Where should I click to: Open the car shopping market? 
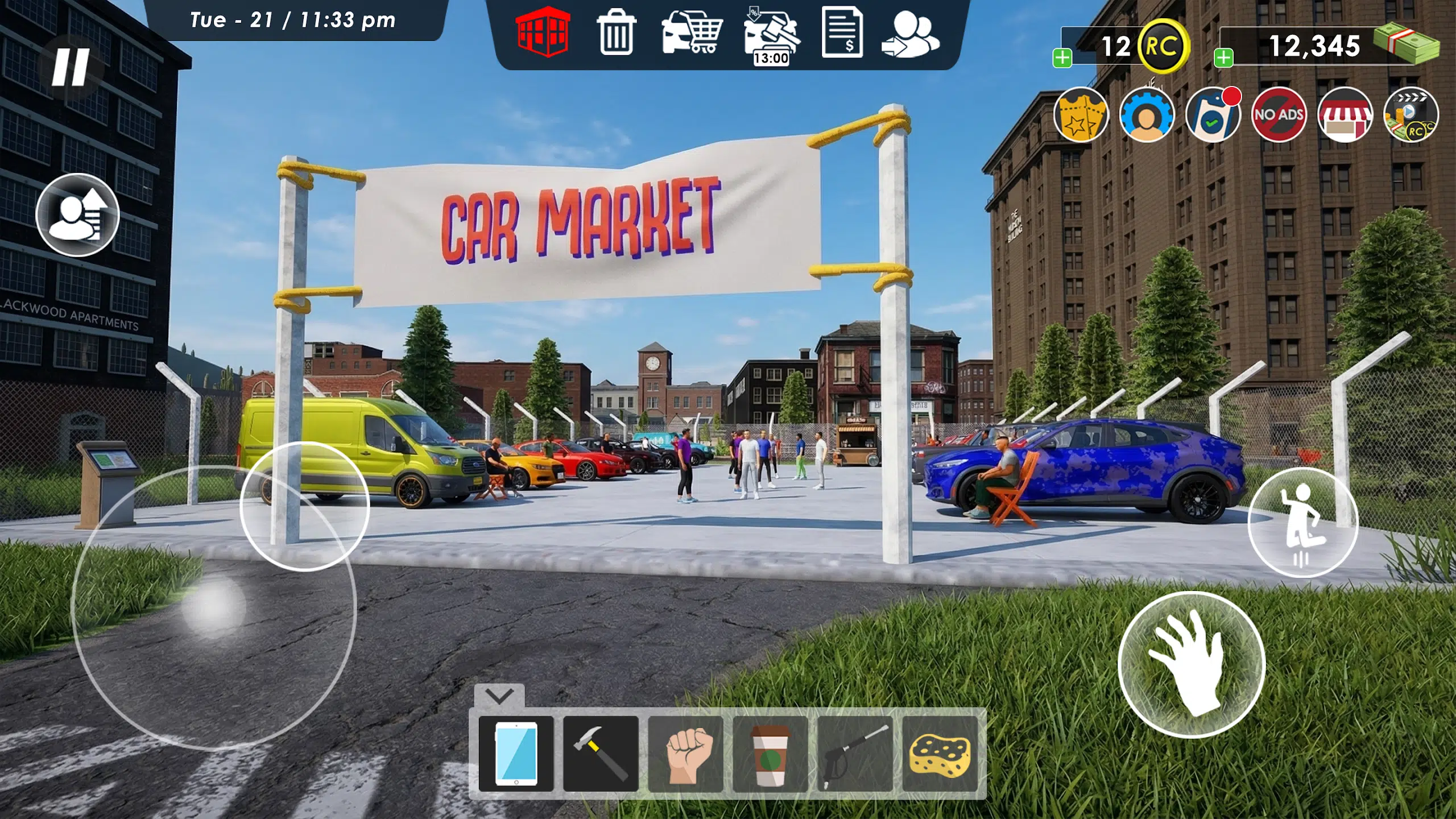click(x=691, y=34)
